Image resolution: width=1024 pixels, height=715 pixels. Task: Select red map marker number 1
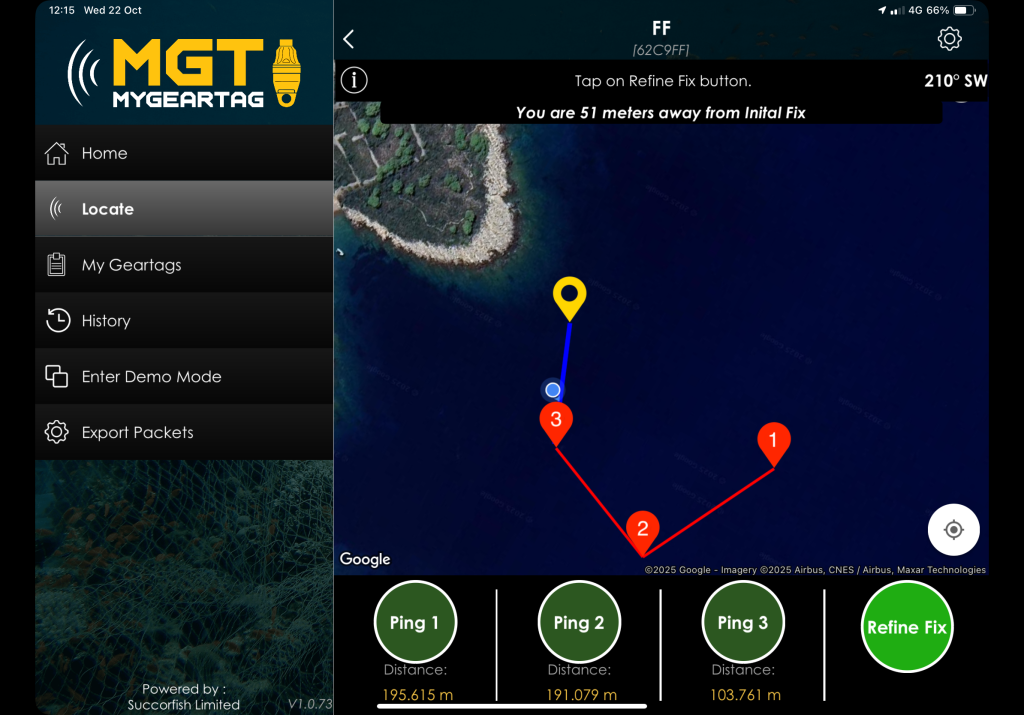773,441
